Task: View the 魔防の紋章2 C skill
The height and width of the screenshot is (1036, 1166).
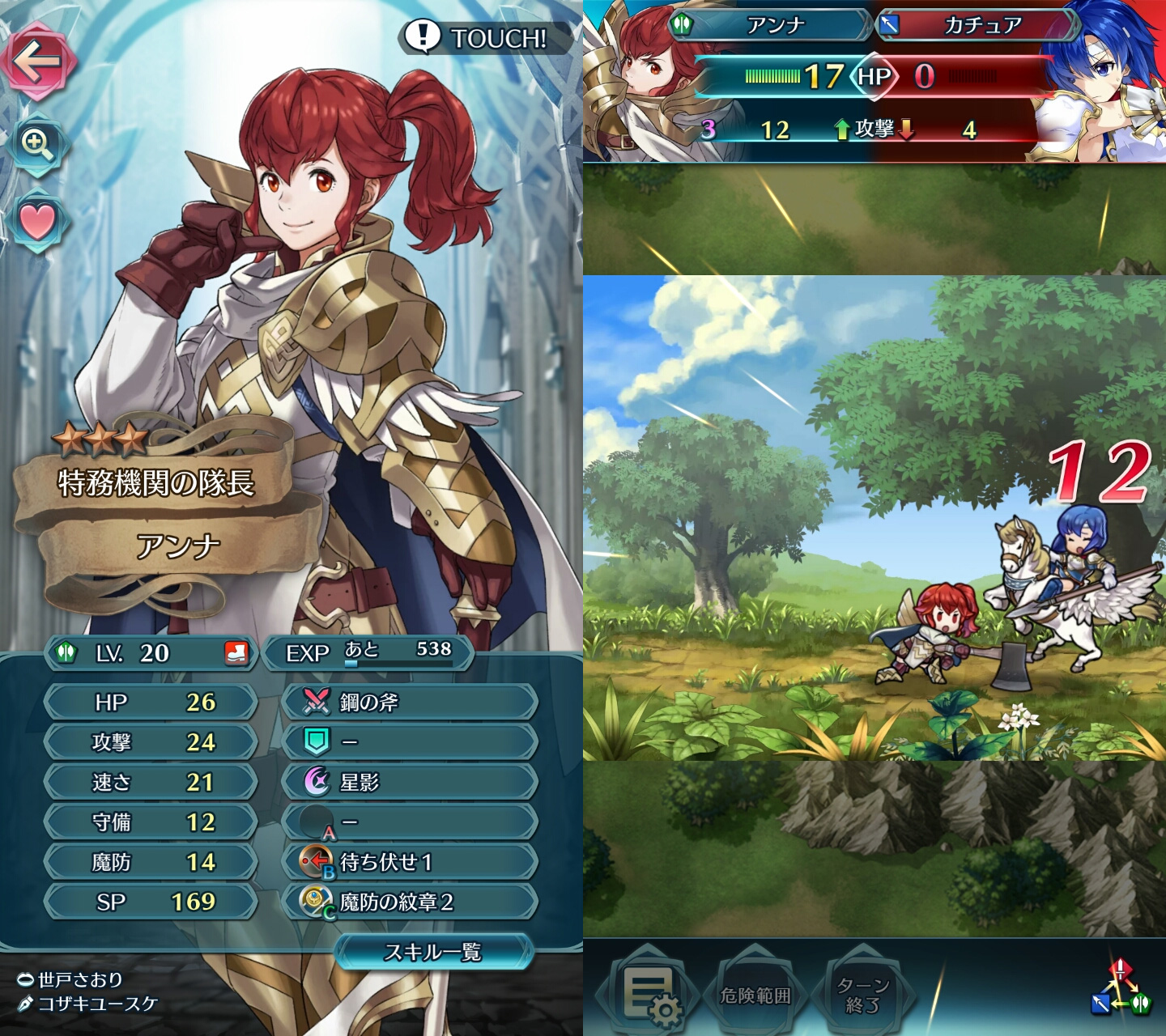Action: coord(410,902)
